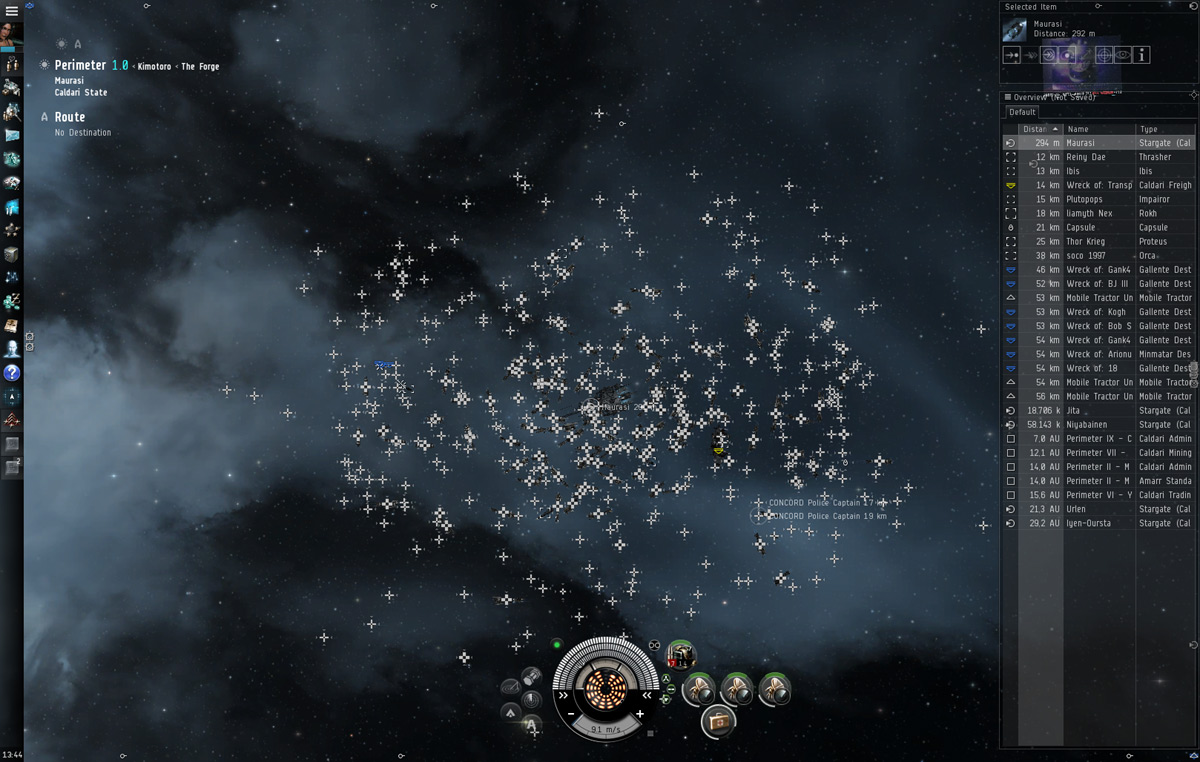The width and height of the screenshot is (1200, 762).
Task: Toggle the autopilot A button
Action: (44, 117)
